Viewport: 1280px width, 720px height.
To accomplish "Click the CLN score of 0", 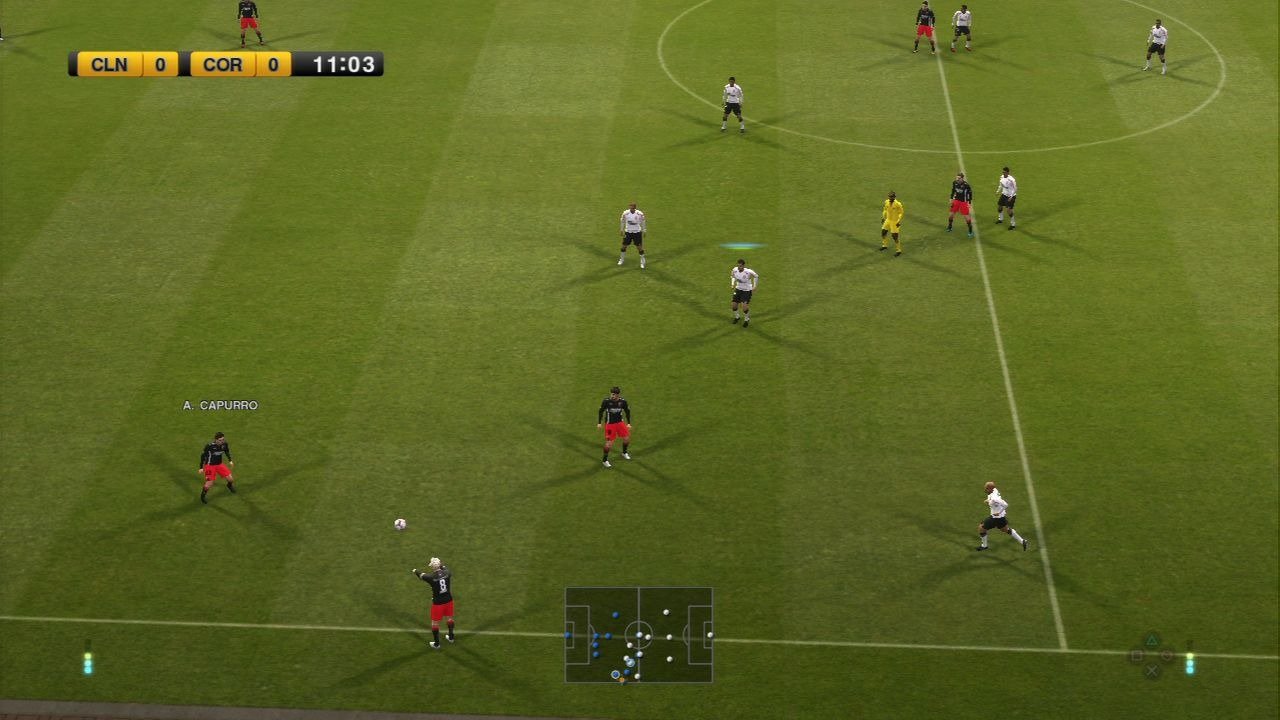I will (160, 64).
